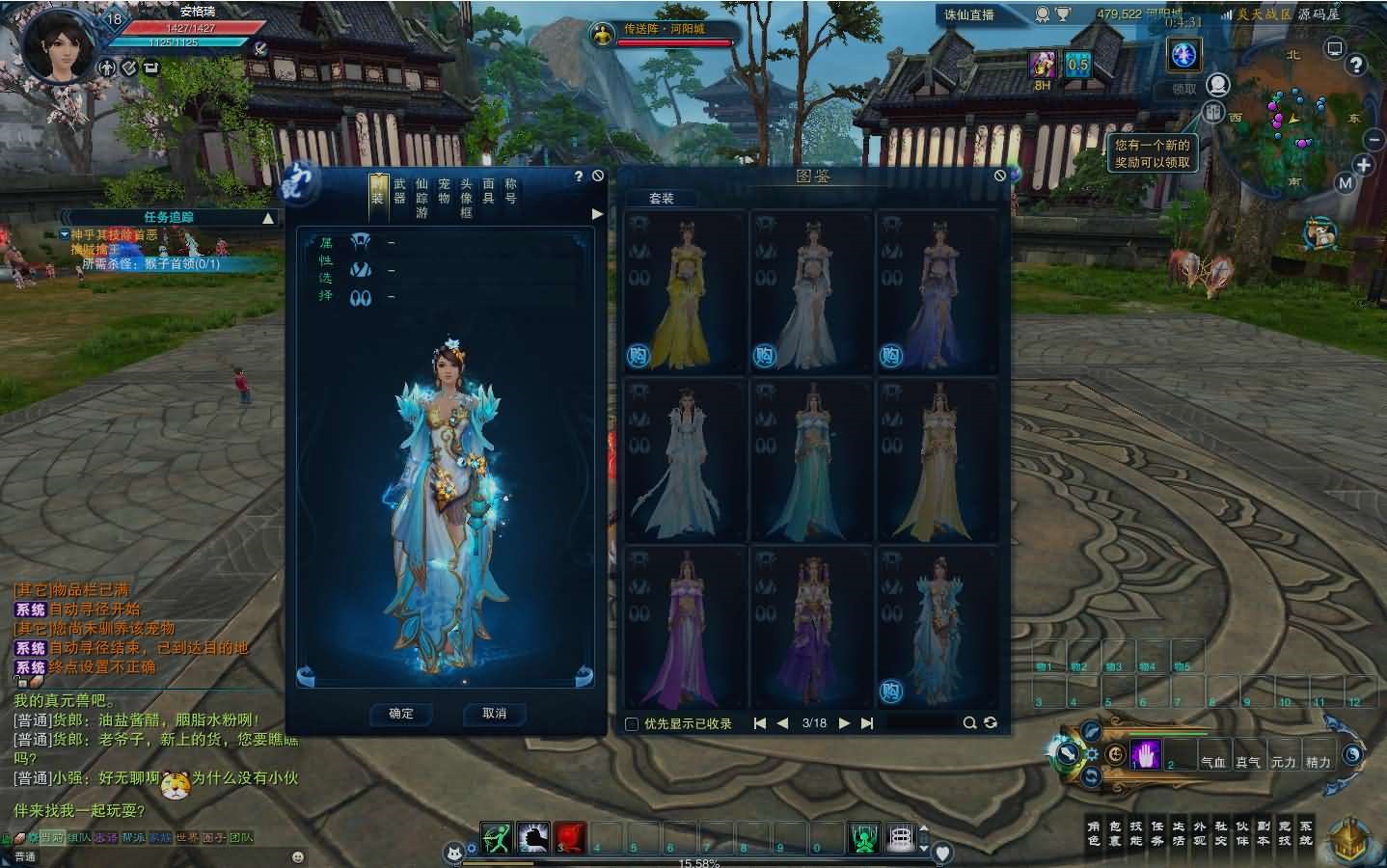Open the 角色 character panel icon
1387x868 pixels.
pyautogui.click(x=1096, y=830)
